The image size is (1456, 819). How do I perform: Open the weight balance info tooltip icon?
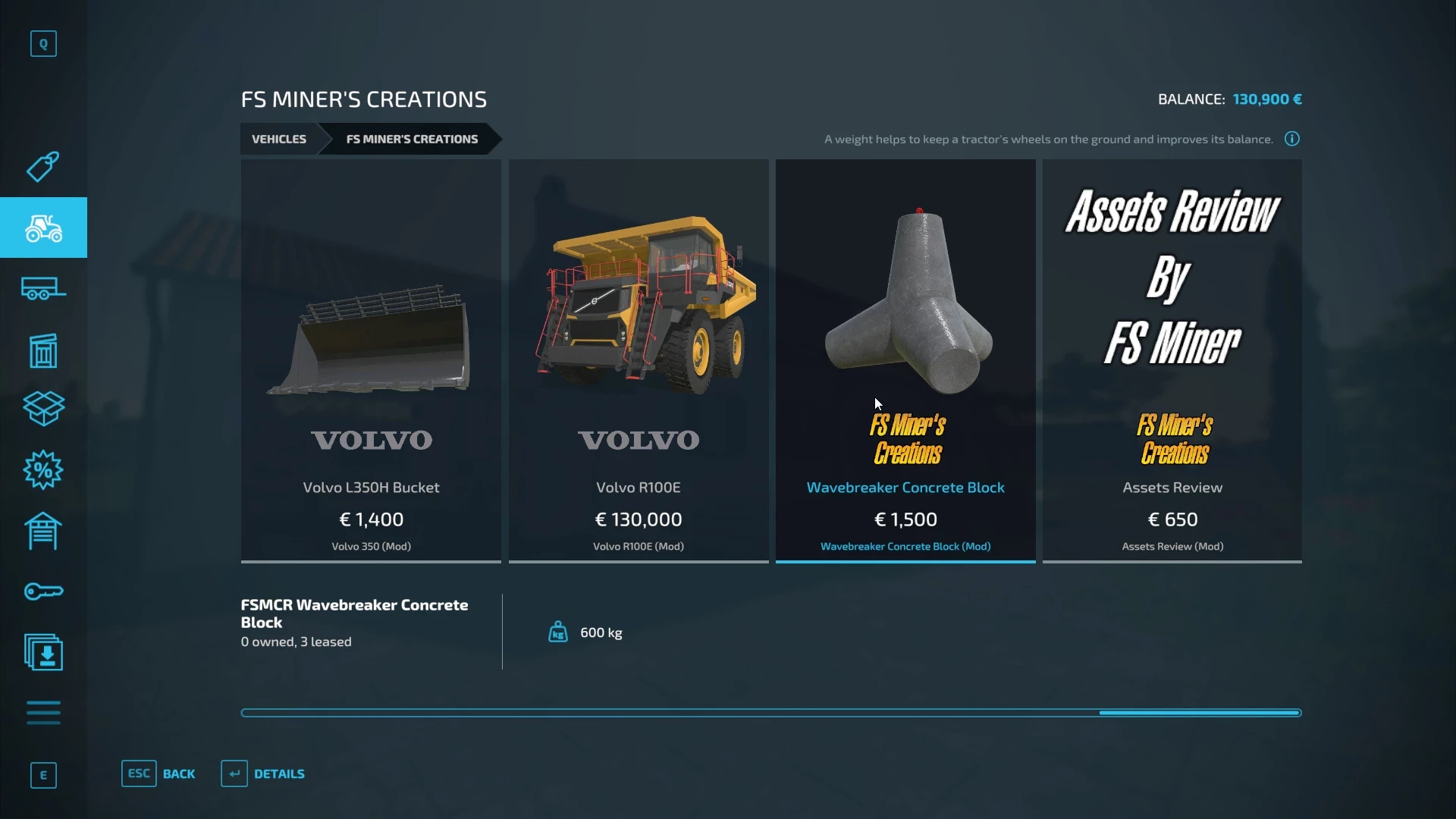1291,139
